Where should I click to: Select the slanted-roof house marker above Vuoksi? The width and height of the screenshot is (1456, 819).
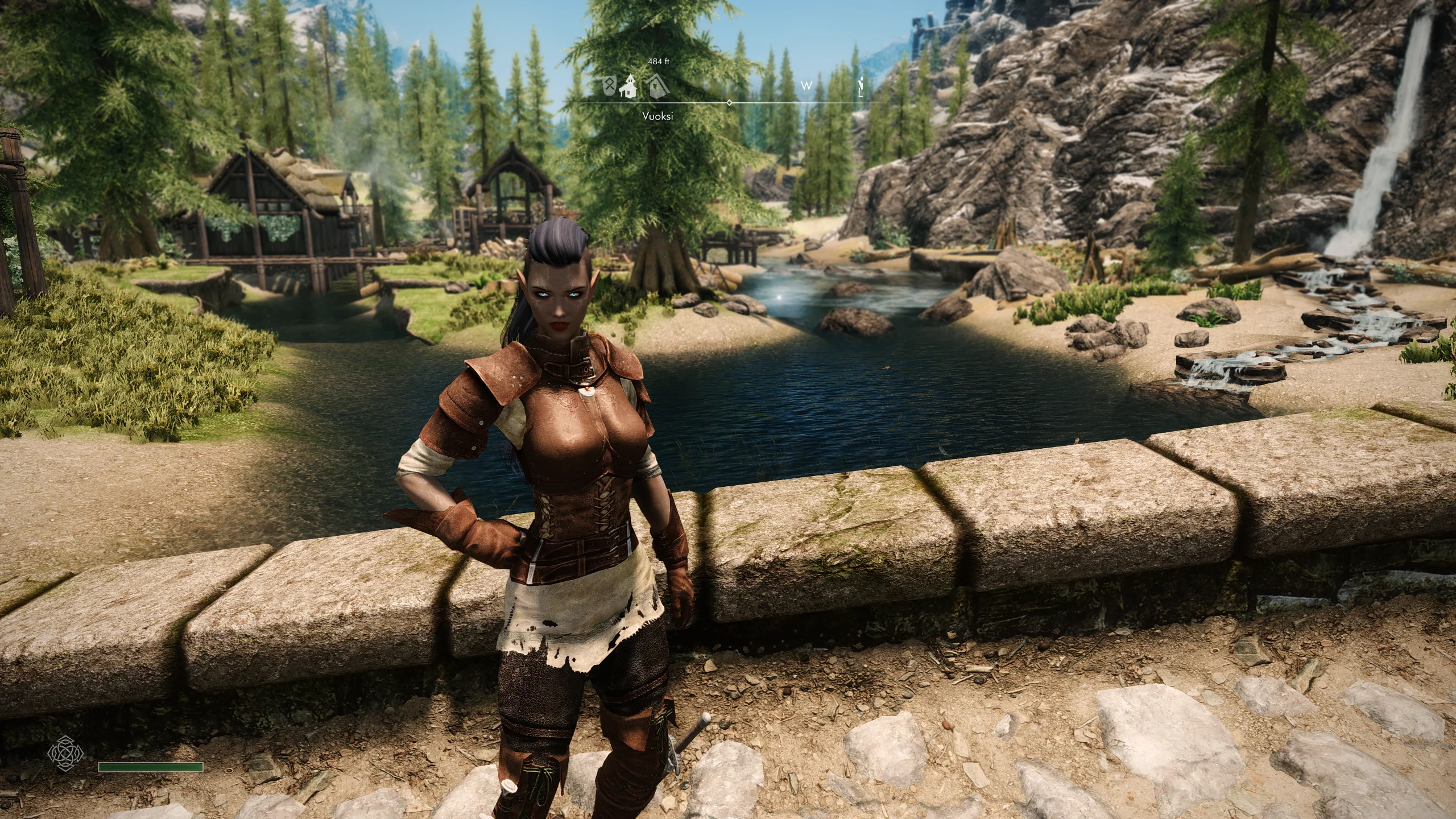coord(657,85)
